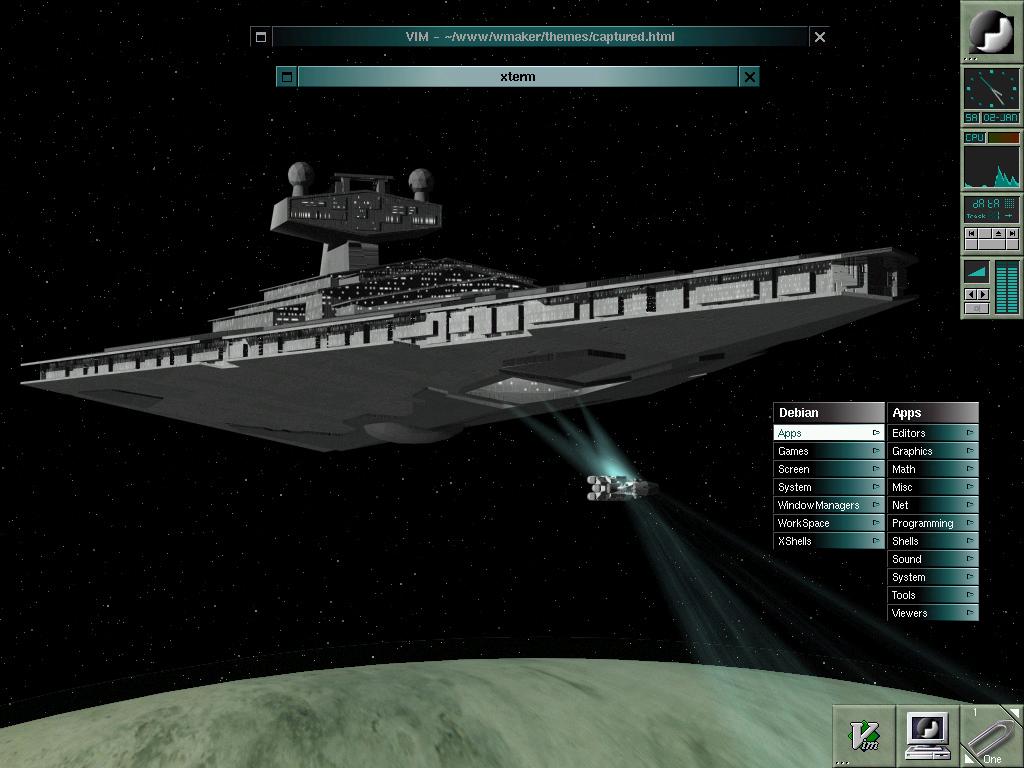Image resolution: width=1024 pixels, height=768 pixels.
Task: Choose the WorkSpace menu entry
Action: (828, 523)
